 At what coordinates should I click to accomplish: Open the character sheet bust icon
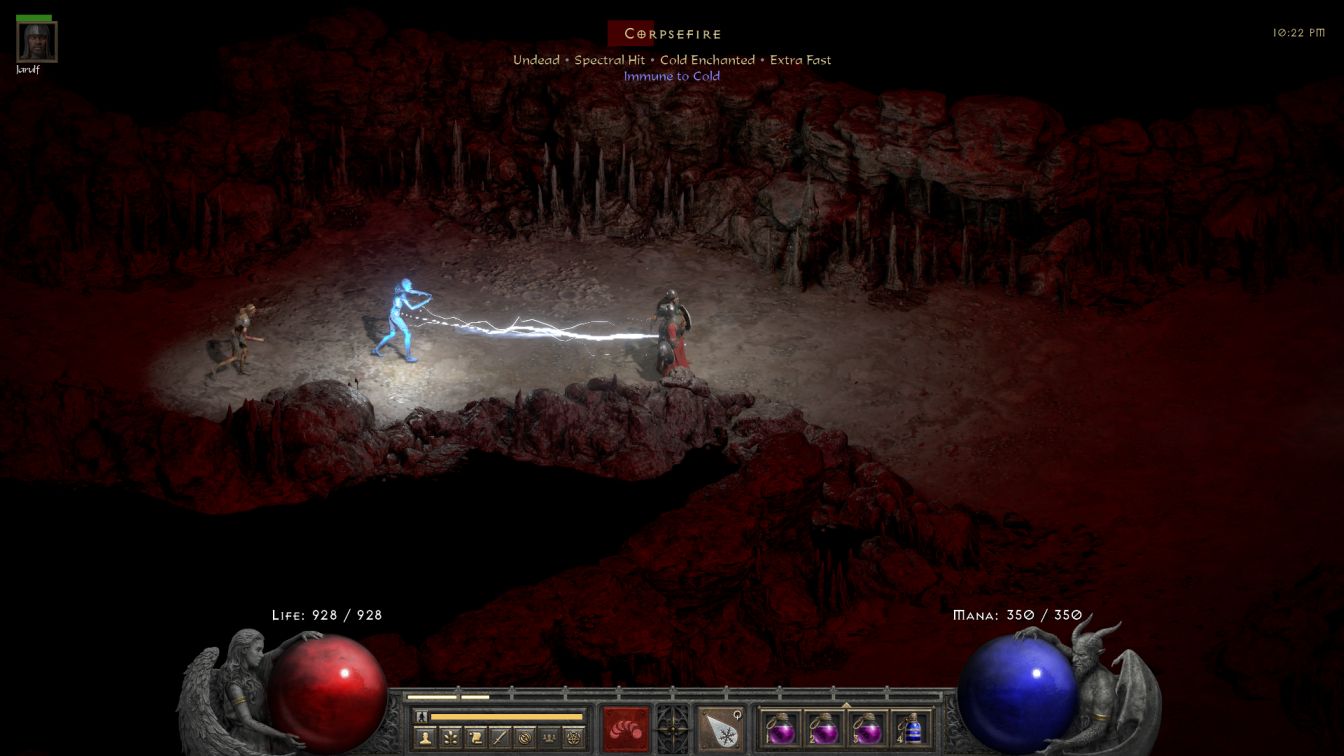pos(426,738)
